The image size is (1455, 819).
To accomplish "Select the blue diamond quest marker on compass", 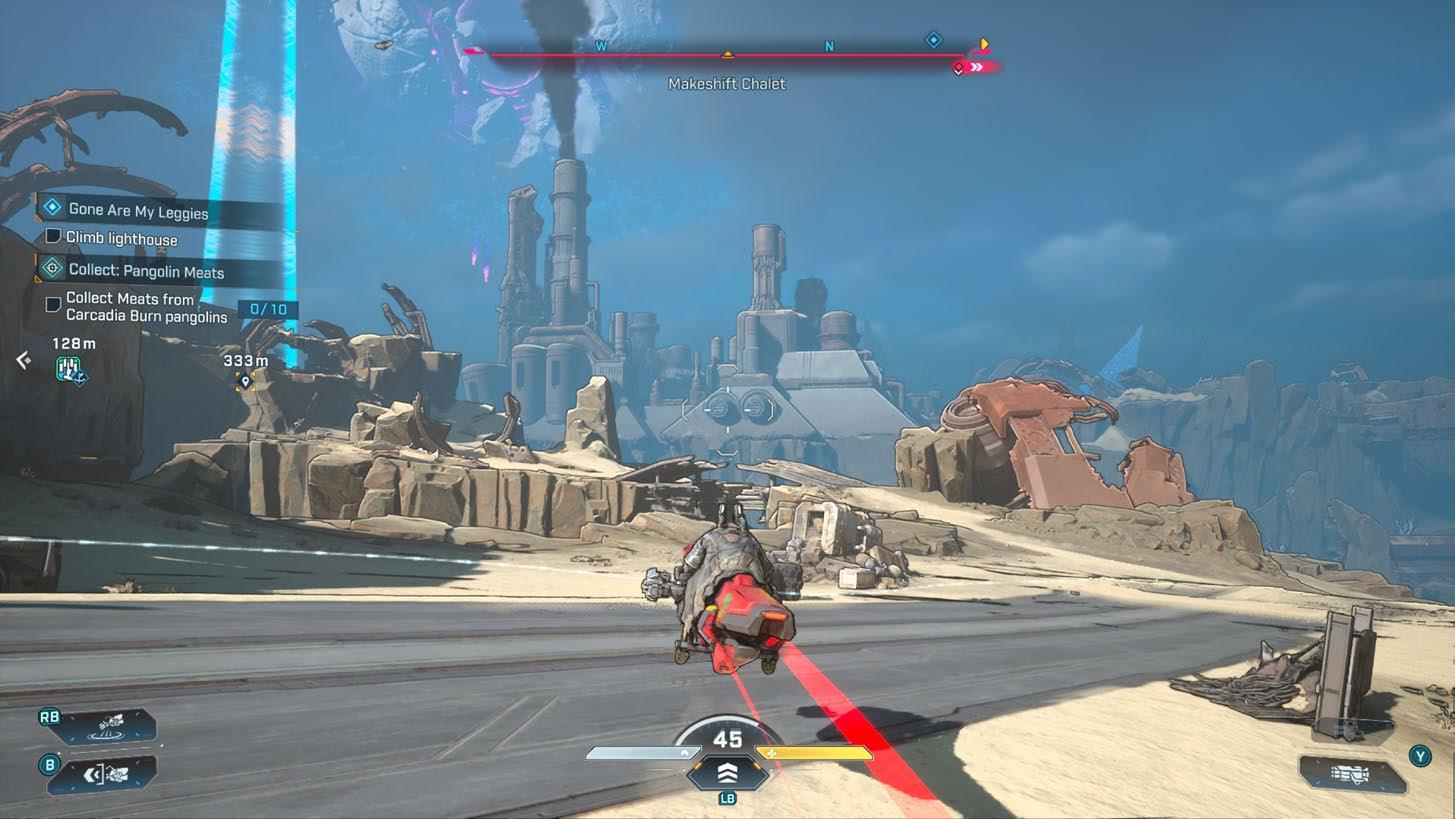I will tap(933, 40).
